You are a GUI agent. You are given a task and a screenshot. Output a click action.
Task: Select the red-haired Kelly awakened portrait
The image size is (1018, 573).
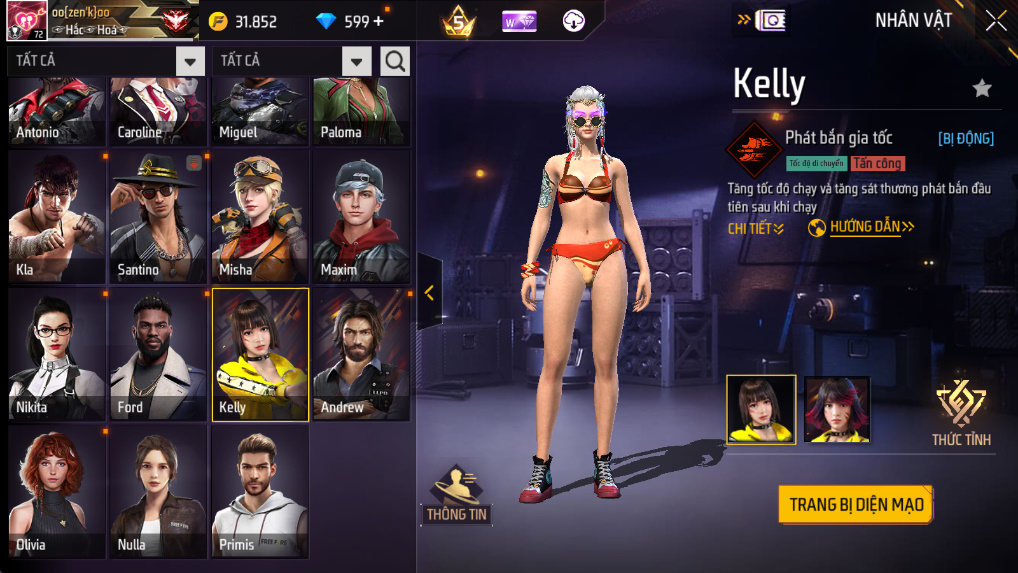837,409
